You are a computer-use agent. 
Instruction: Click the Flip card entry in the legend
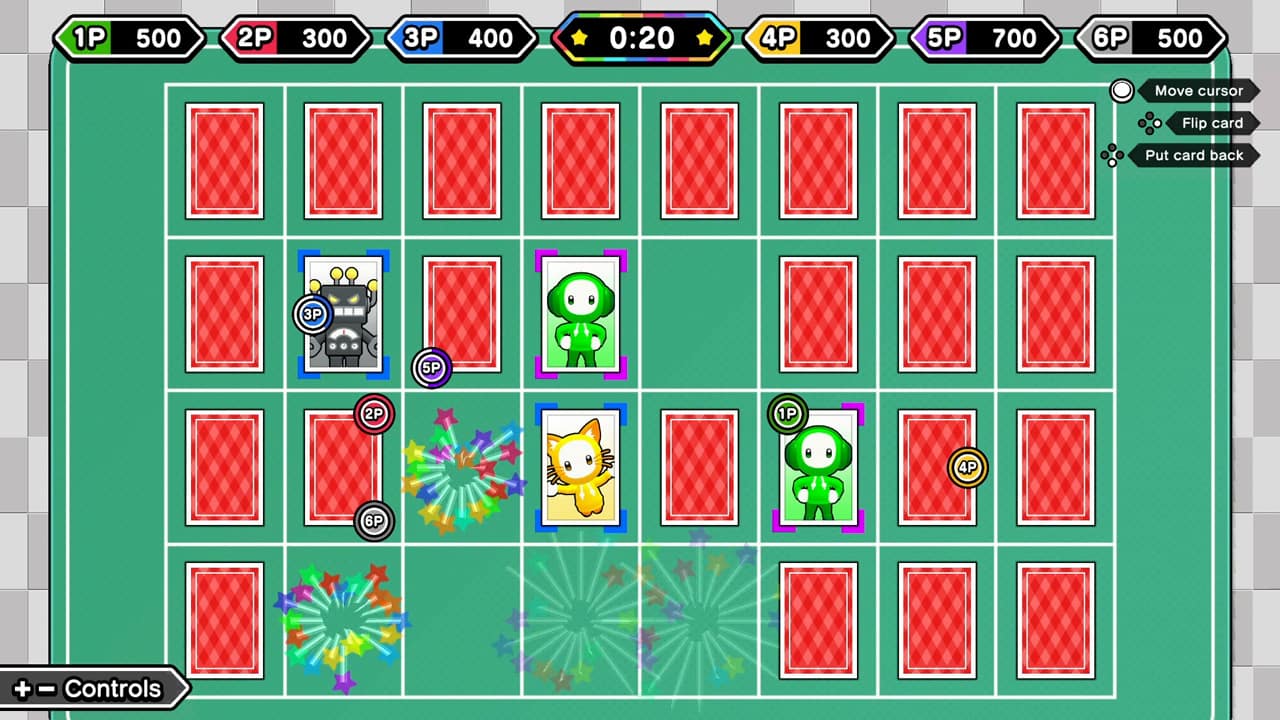[x=1212, y=123]
